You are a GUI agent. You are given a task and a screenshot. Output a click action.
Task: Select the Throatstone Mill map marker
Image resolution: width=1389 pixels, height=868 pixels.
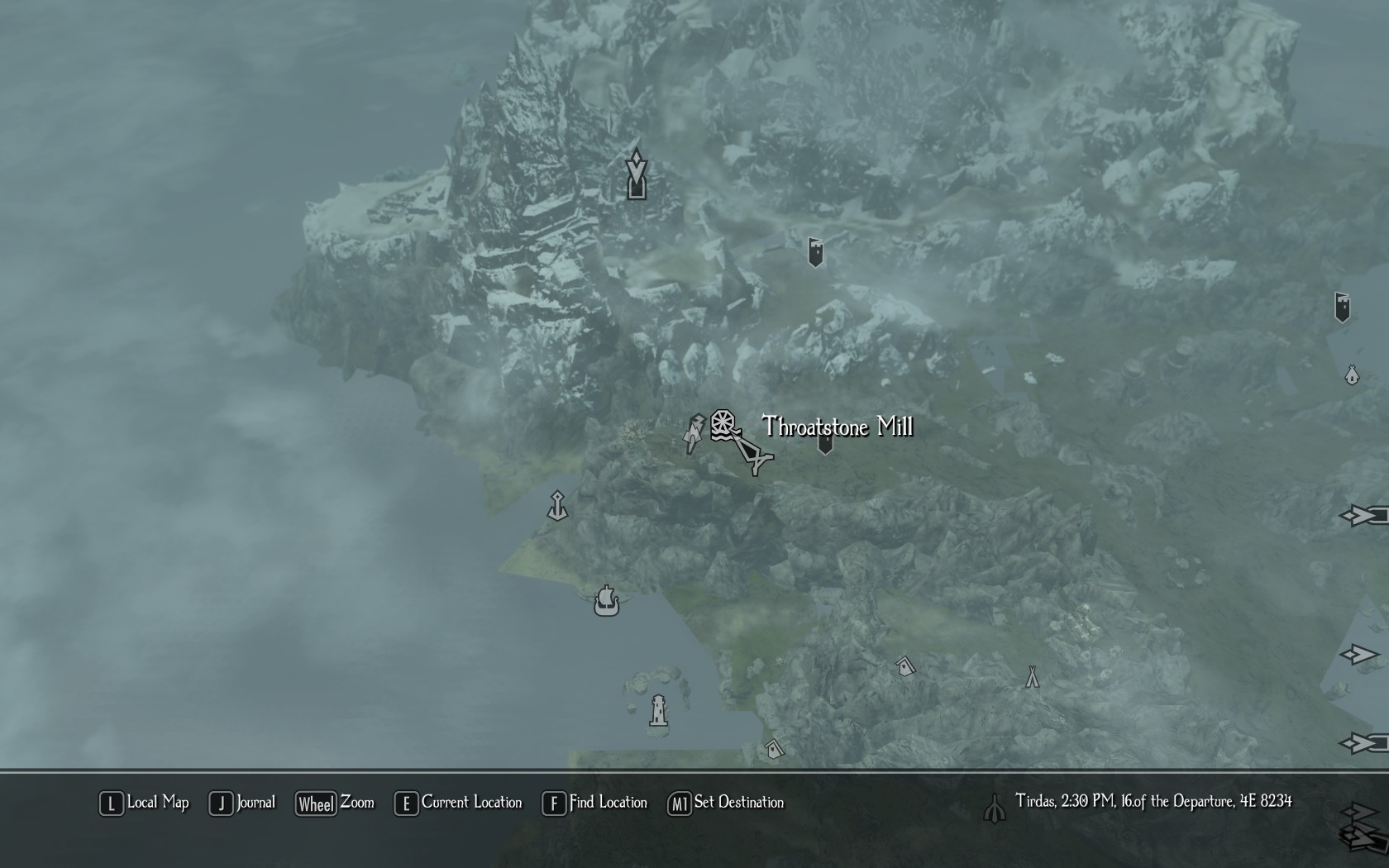pyautogui.click(x=723, y=425)
